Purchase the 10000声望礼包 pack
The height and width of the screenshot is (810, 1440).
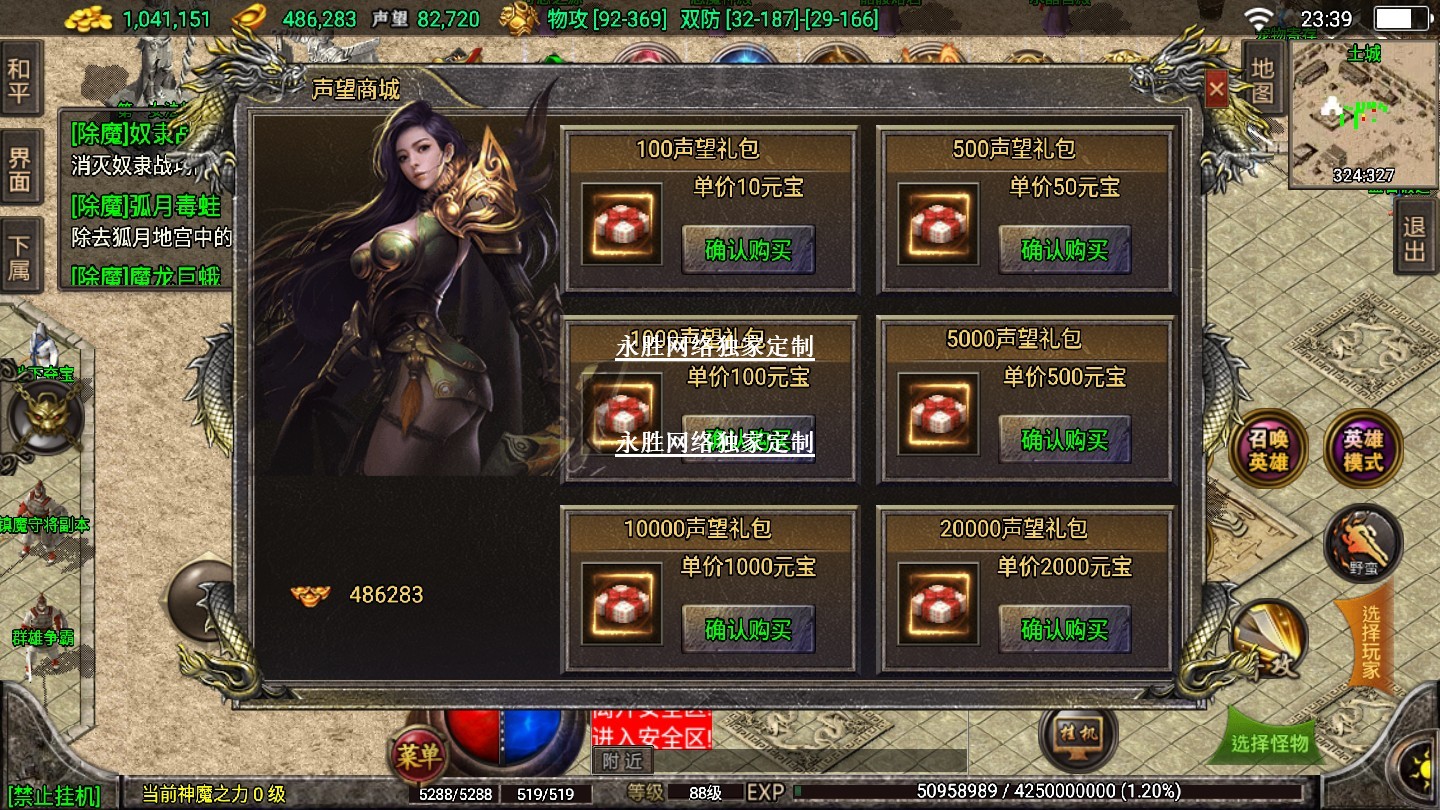(748, 630)
